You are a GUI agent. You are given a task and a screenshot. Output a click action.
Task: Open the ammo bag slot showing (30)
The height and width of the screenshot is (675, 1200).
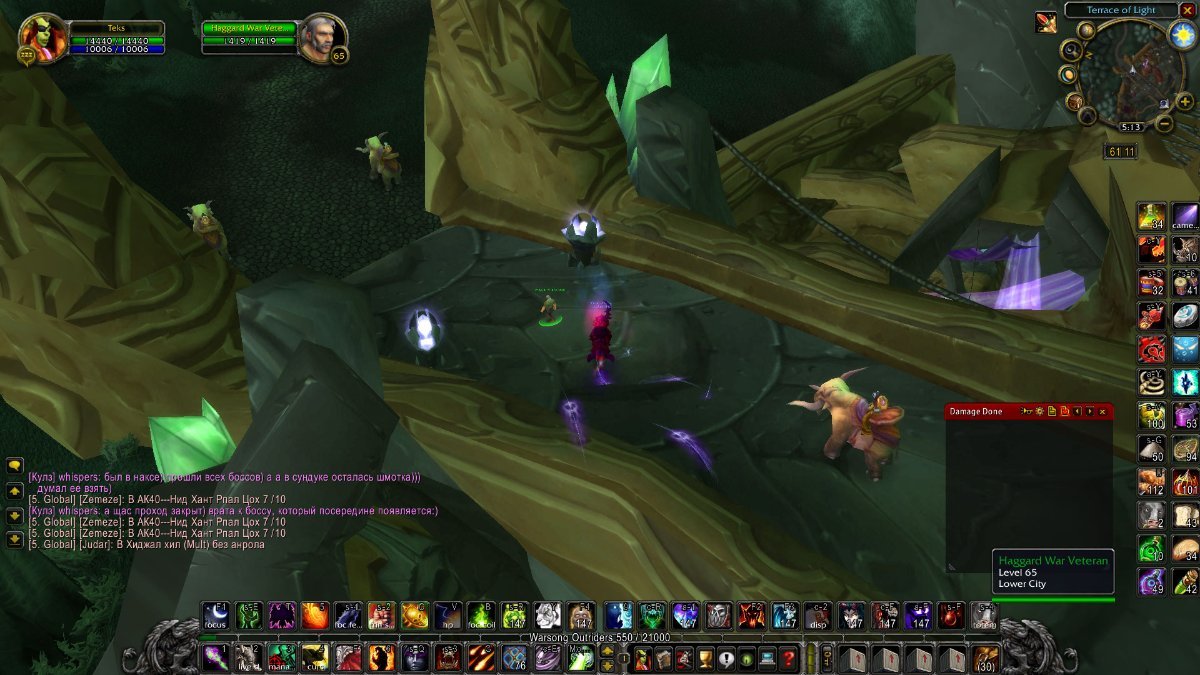pos(986,658)
